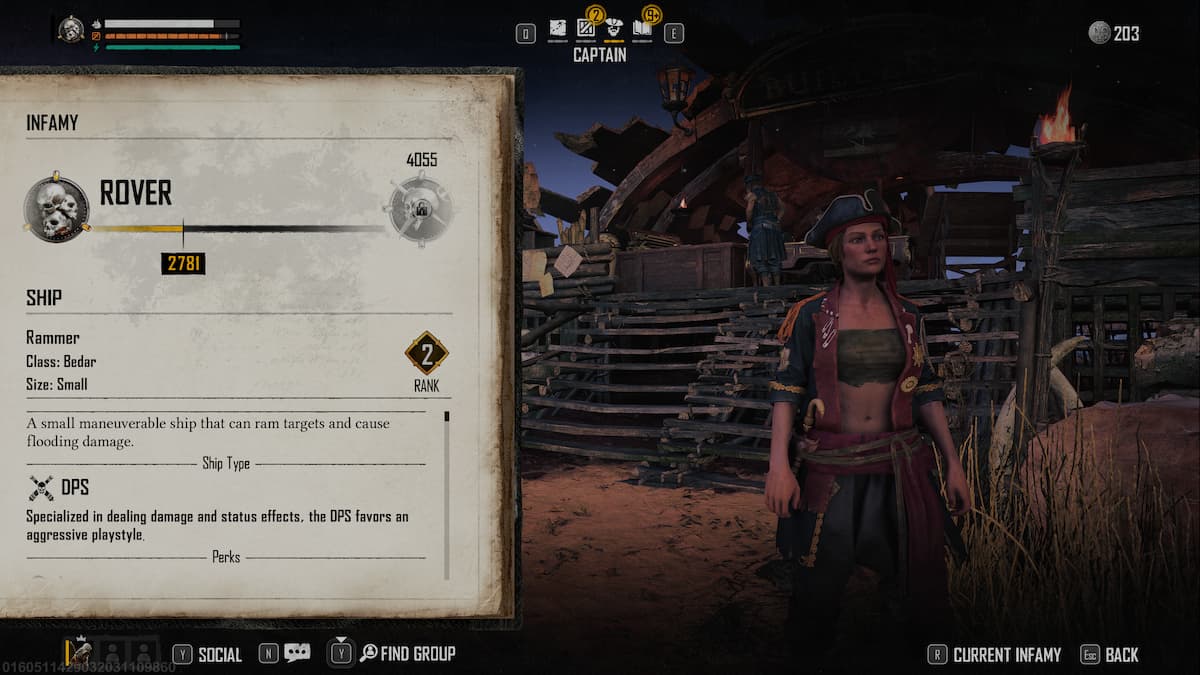
Task: Switch to the cargo crate tab
Action: [586, 30]
